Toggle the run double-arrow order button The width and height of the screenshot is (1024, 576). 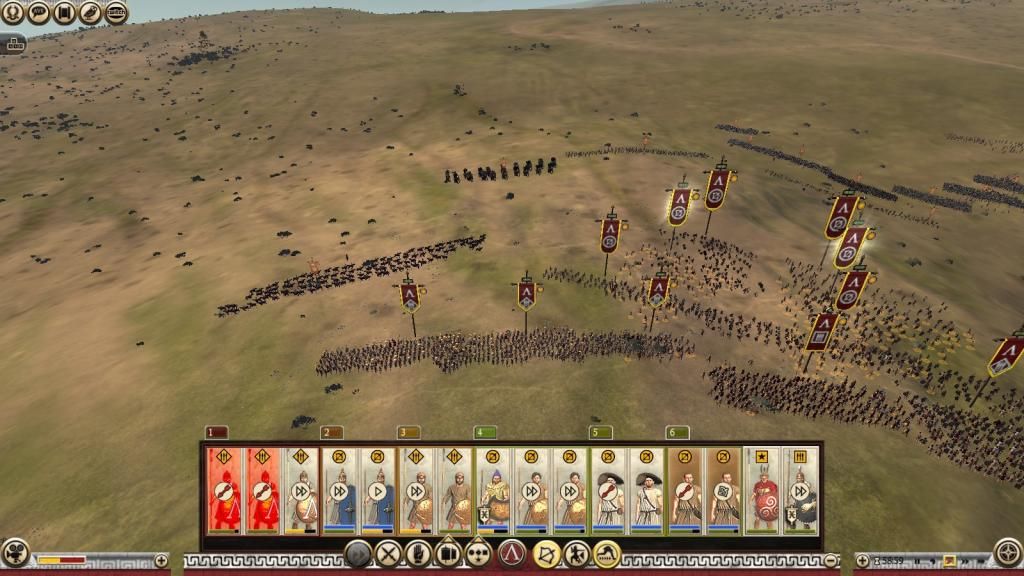(358, 553)
